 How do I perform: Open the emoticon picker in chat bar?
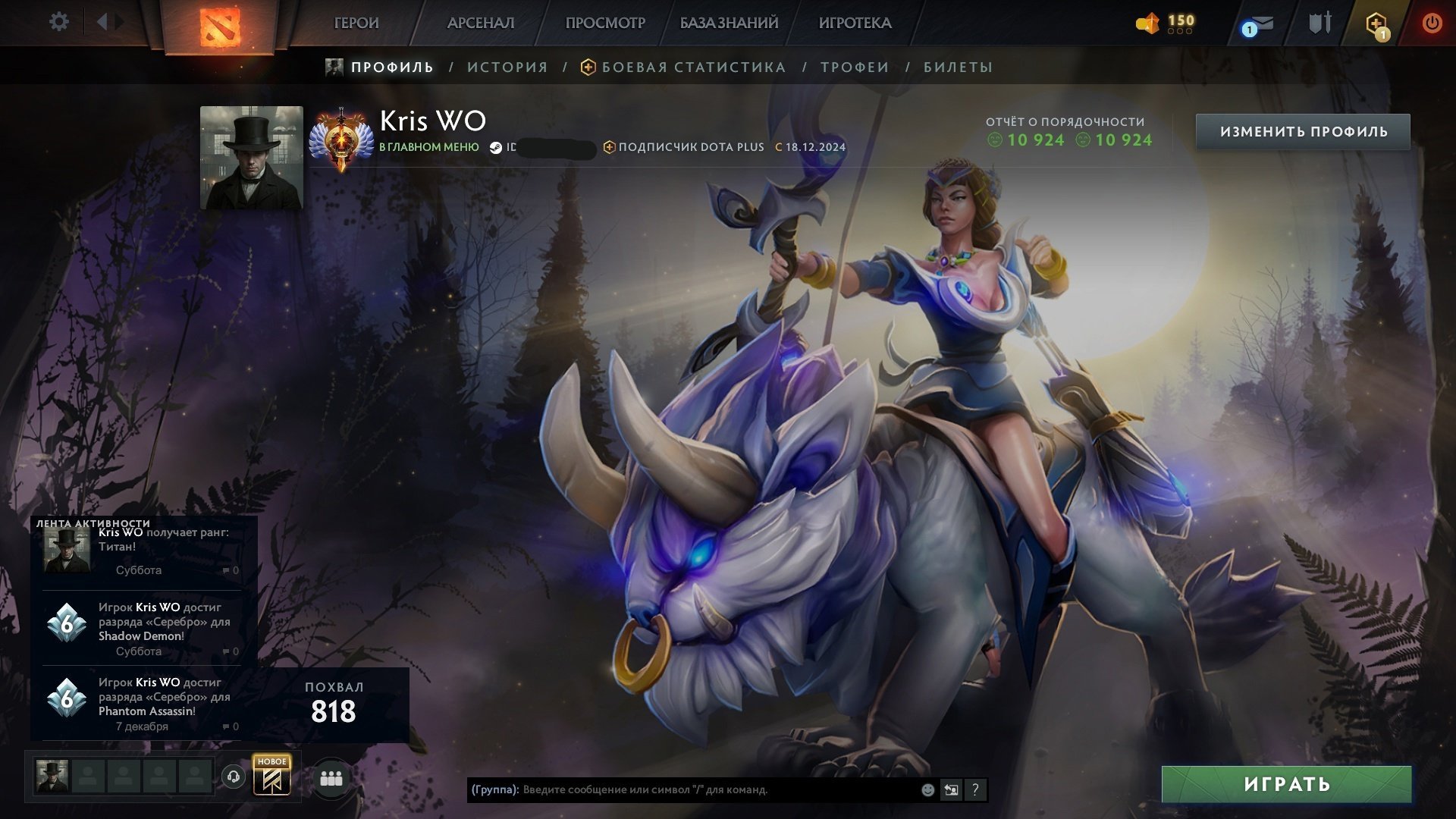click(927, 789)
